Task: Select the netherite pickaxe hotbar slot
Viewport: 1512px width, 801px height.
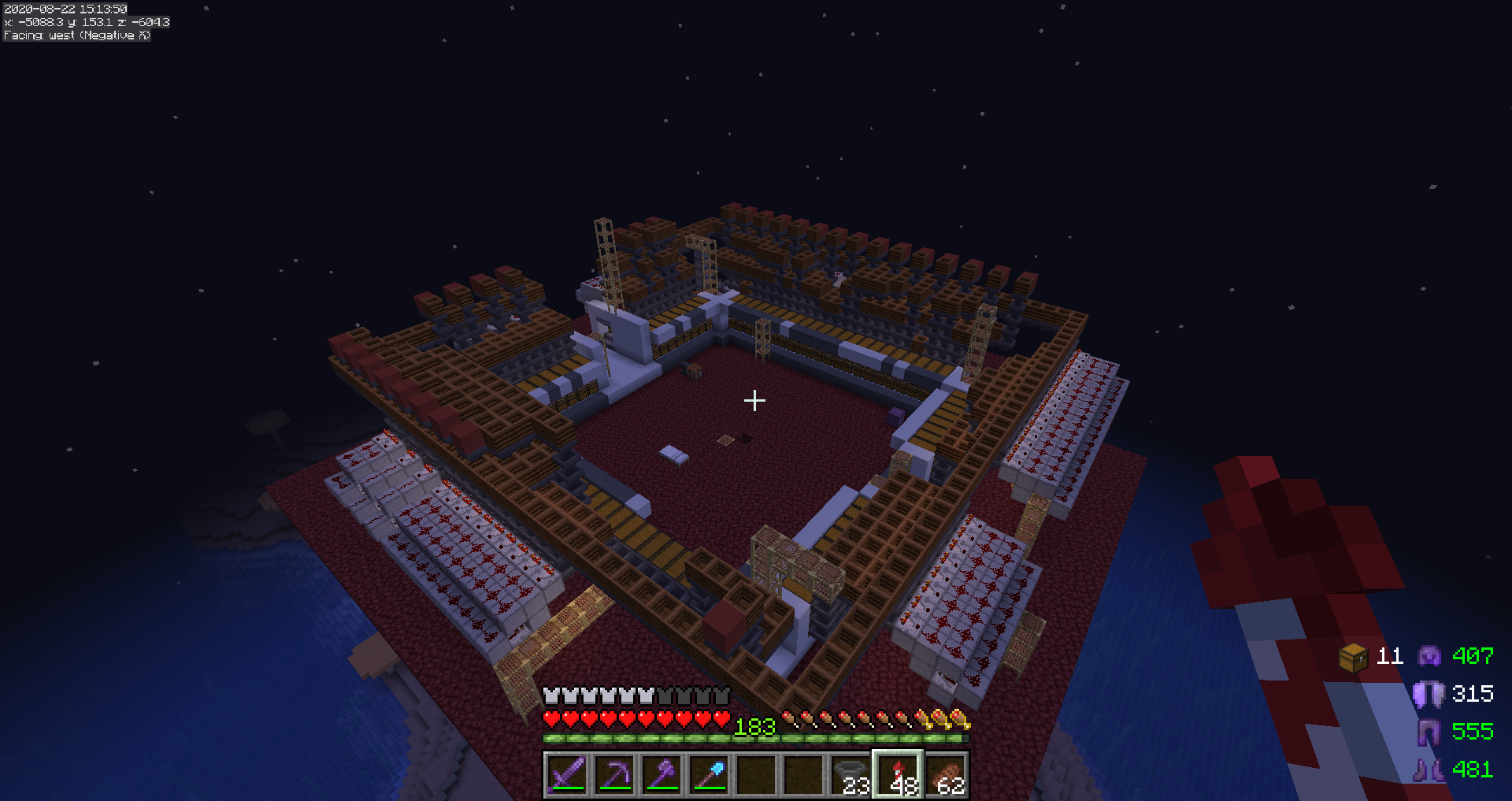Action: [614, 774]
